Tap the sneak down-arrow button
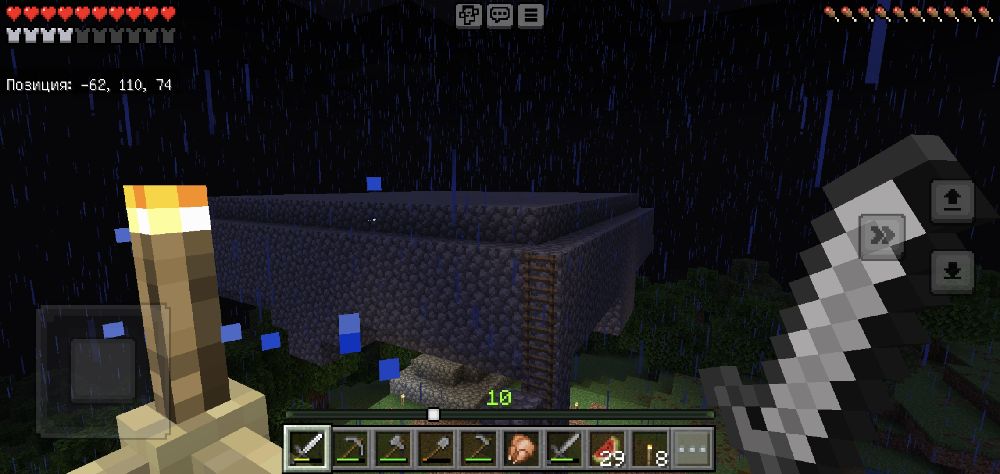 [x=952, y=271]
